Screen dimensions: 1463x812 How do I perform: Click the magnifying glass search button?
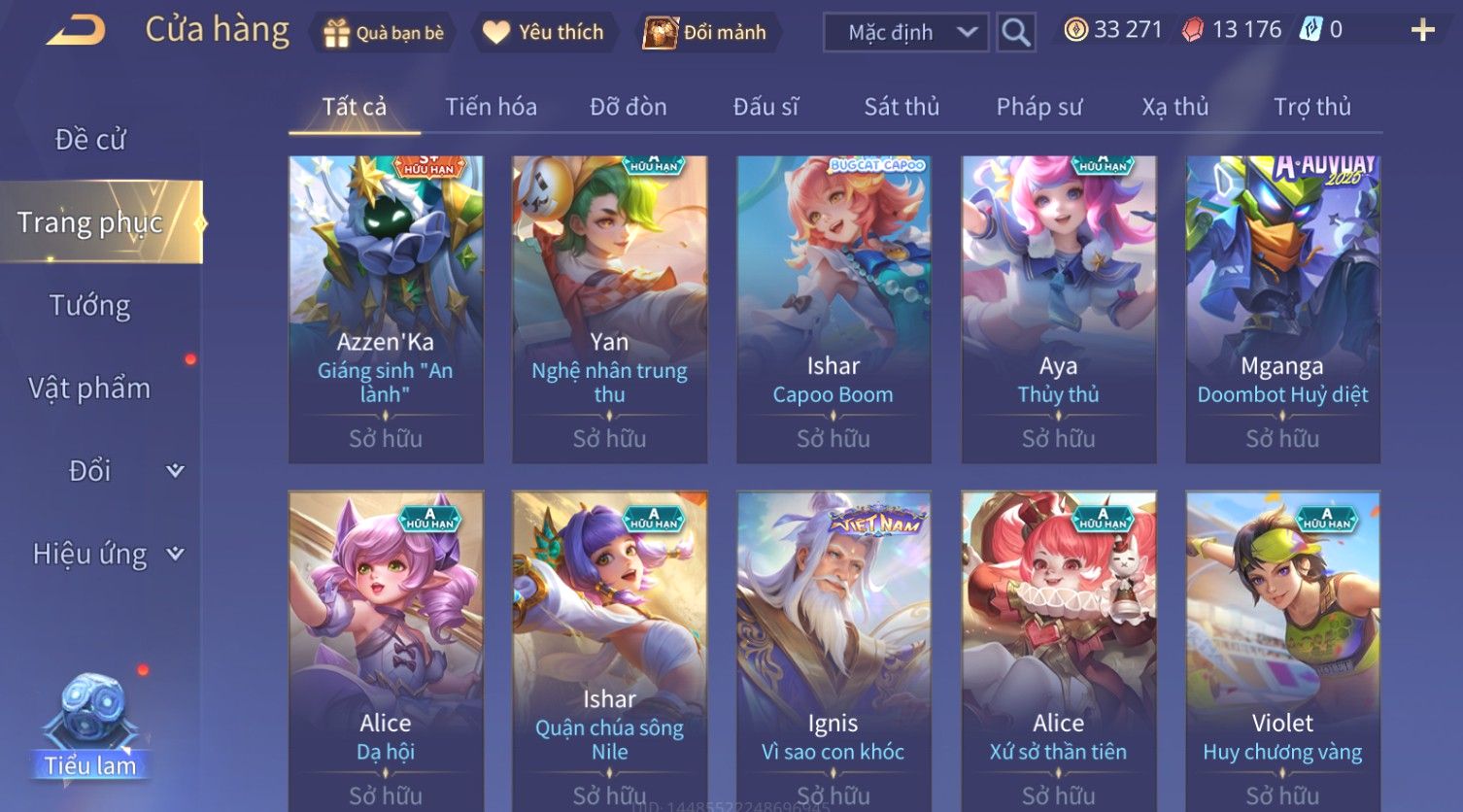click(1015, 32)
